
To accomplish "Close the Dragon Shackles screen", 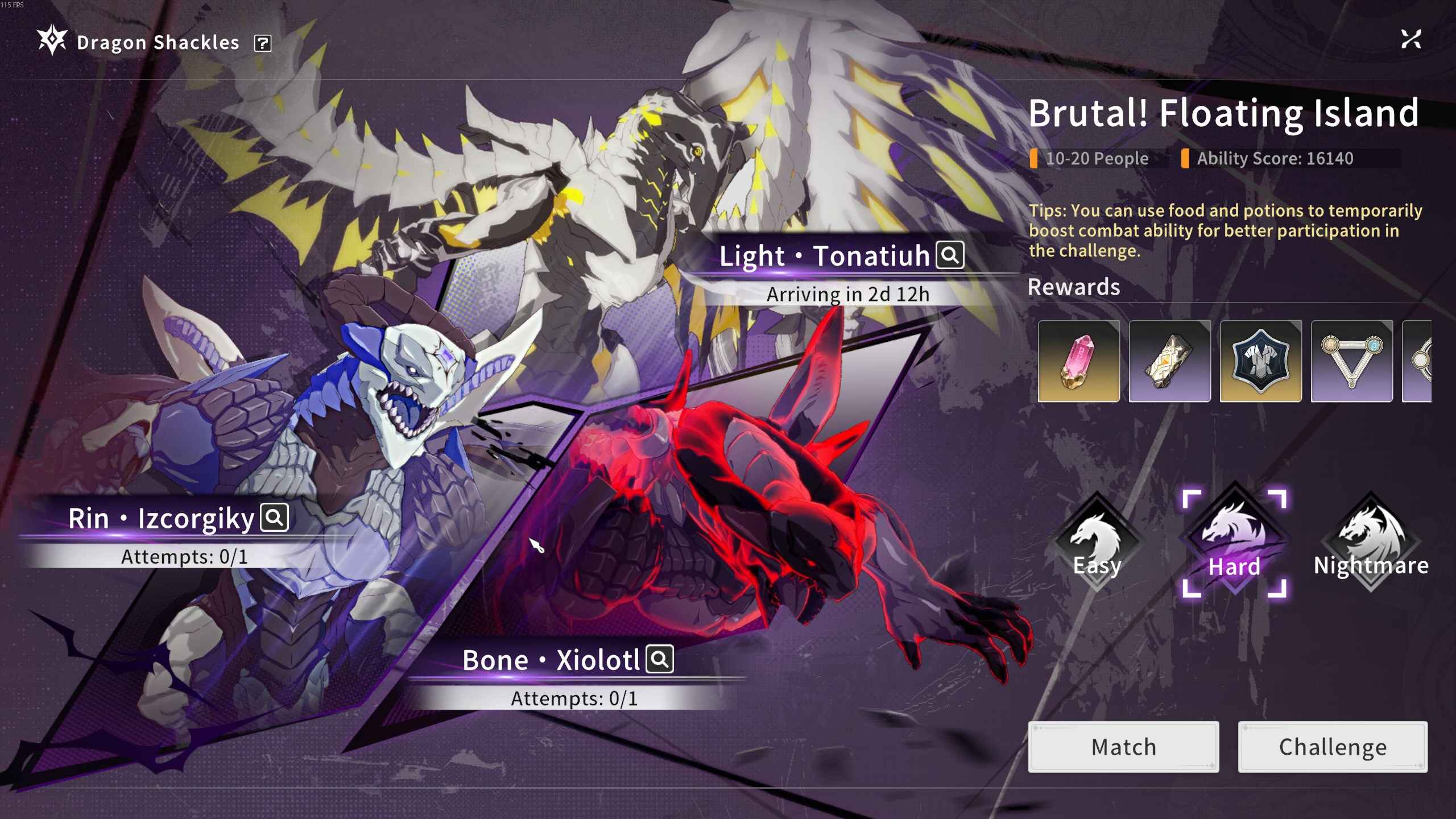I will (x=1410, y=40).
